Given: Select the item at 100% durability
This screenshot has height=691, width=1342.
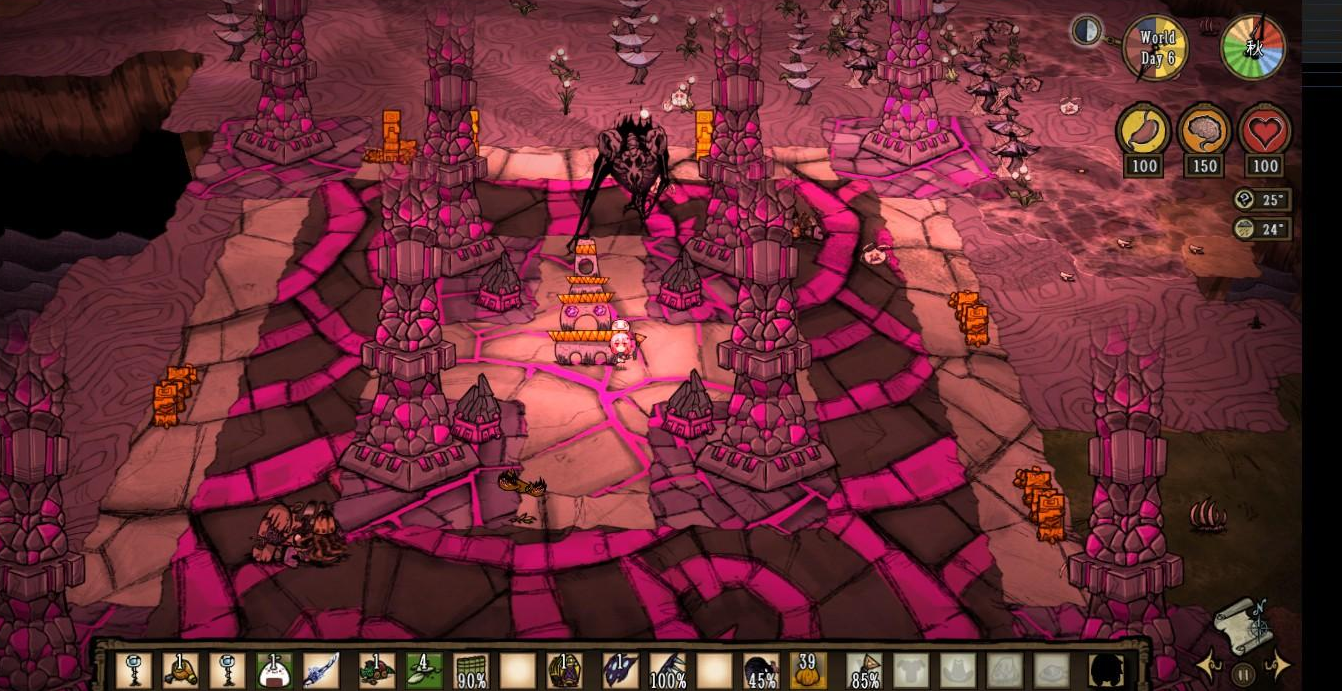Looking at the screenshot, I should (x=667, y=671).
